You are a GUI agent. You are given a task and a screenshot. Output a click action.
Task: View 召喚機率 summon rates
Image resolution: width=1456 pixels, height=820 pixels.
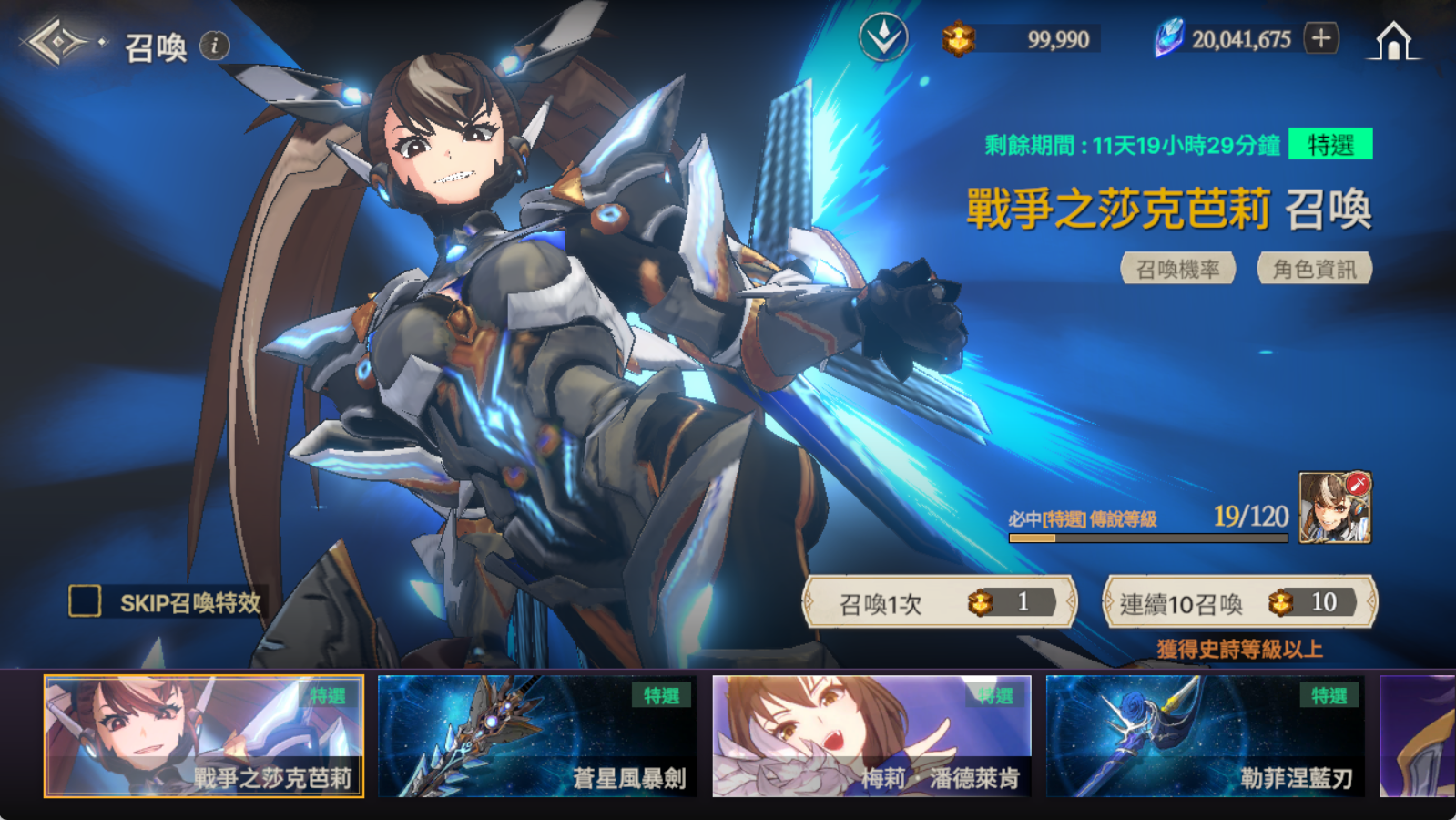pyautogui.click(x=1177, y=269)
